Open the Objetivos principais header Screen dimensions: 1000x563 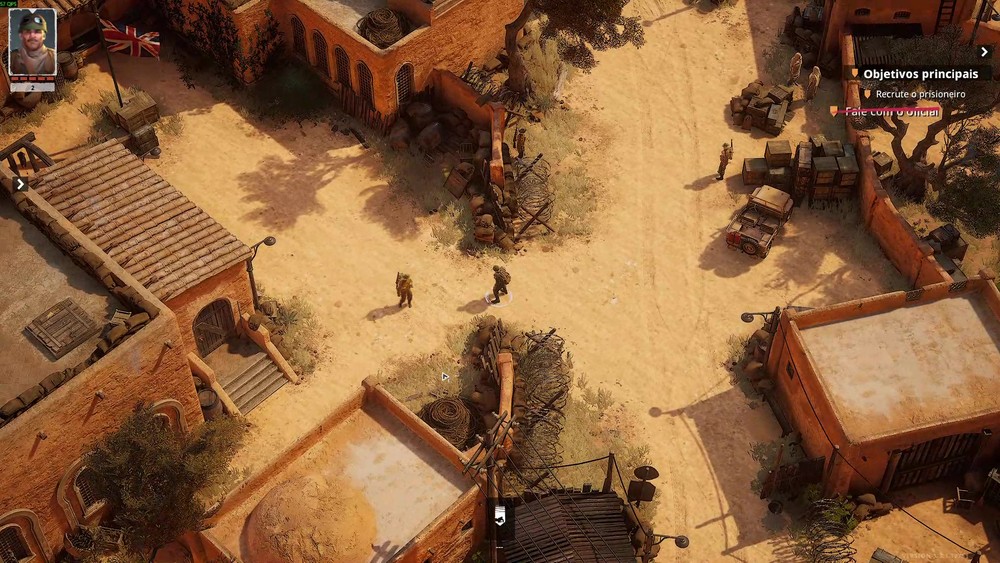(920, 74)
